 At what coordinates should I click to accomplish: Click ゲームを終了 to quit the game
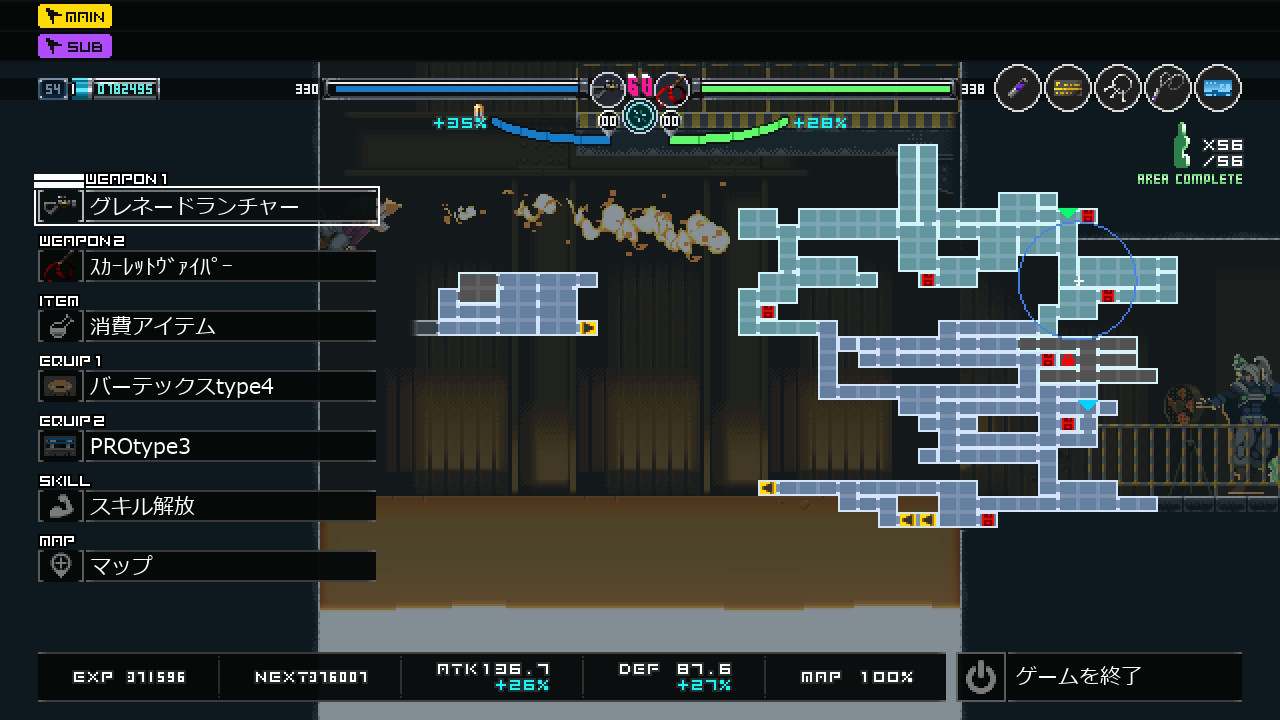tap(1099, 677)
